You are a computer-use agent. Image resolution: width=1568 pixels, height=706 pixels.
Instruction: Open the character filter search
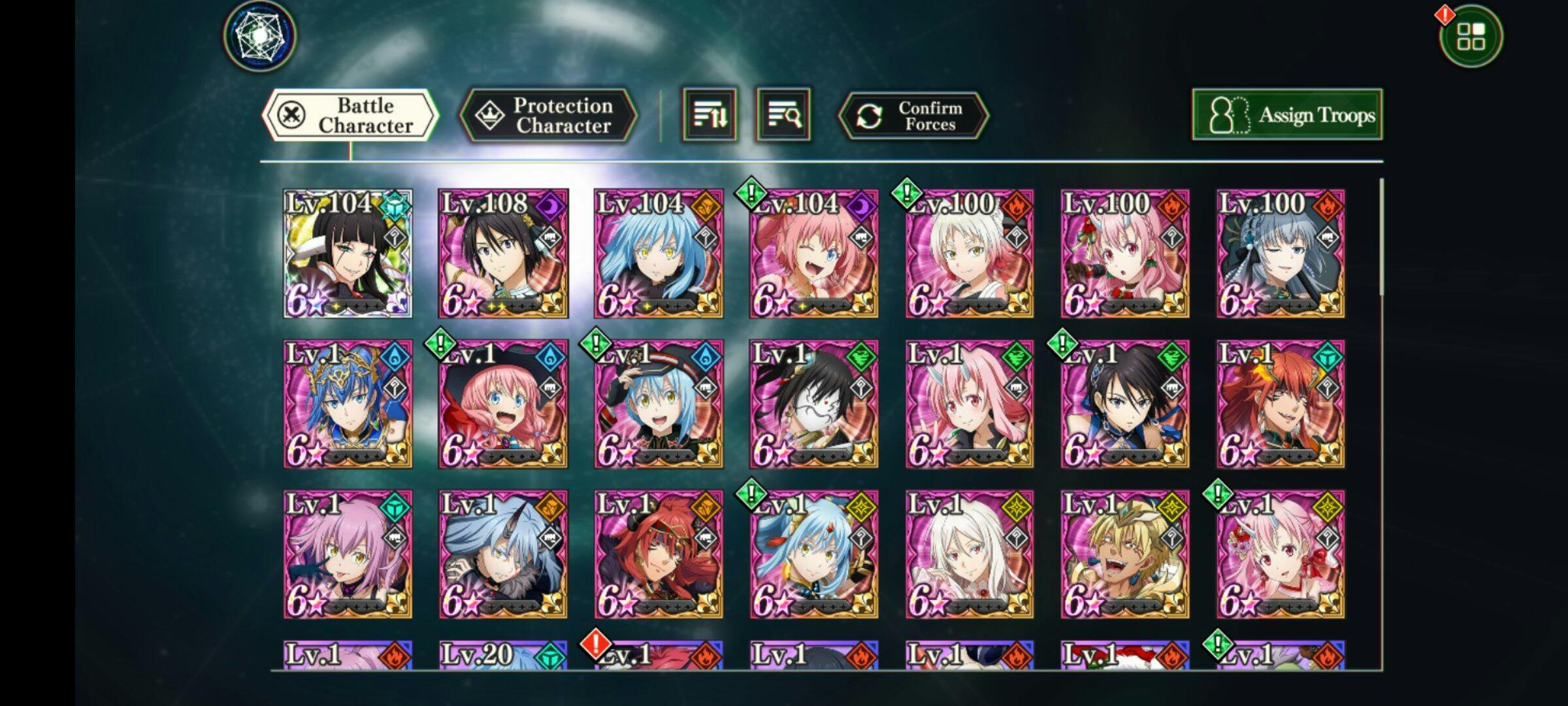coord(783,116)
